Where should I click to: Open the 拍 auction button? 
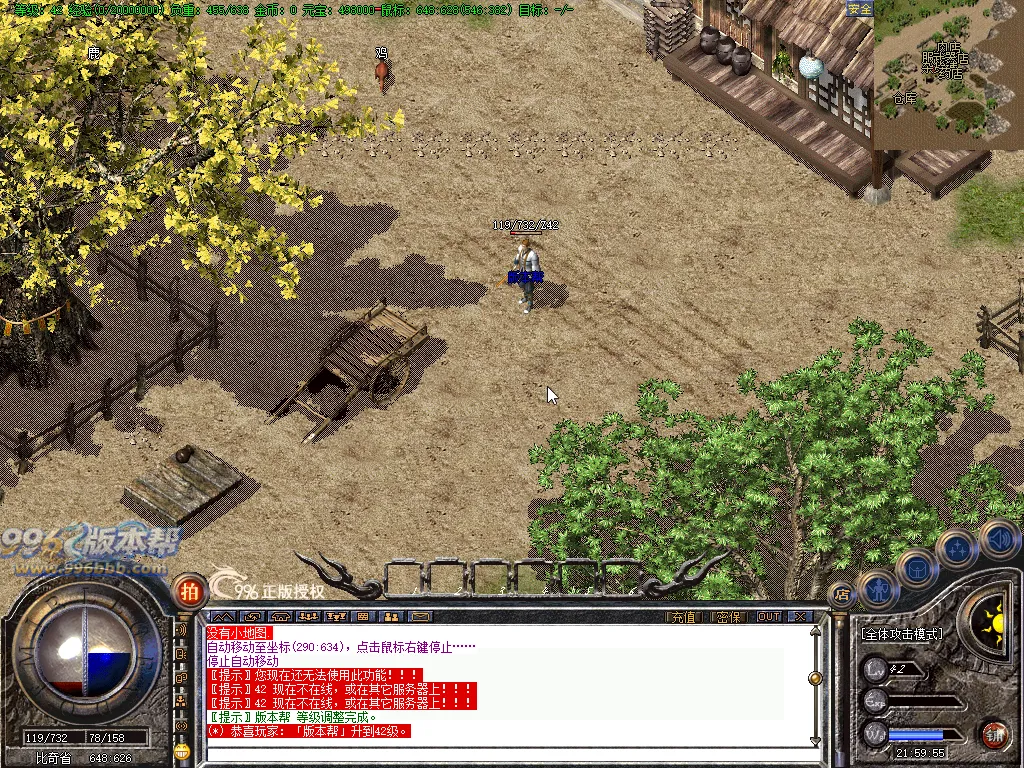click(x=187, y=590)
